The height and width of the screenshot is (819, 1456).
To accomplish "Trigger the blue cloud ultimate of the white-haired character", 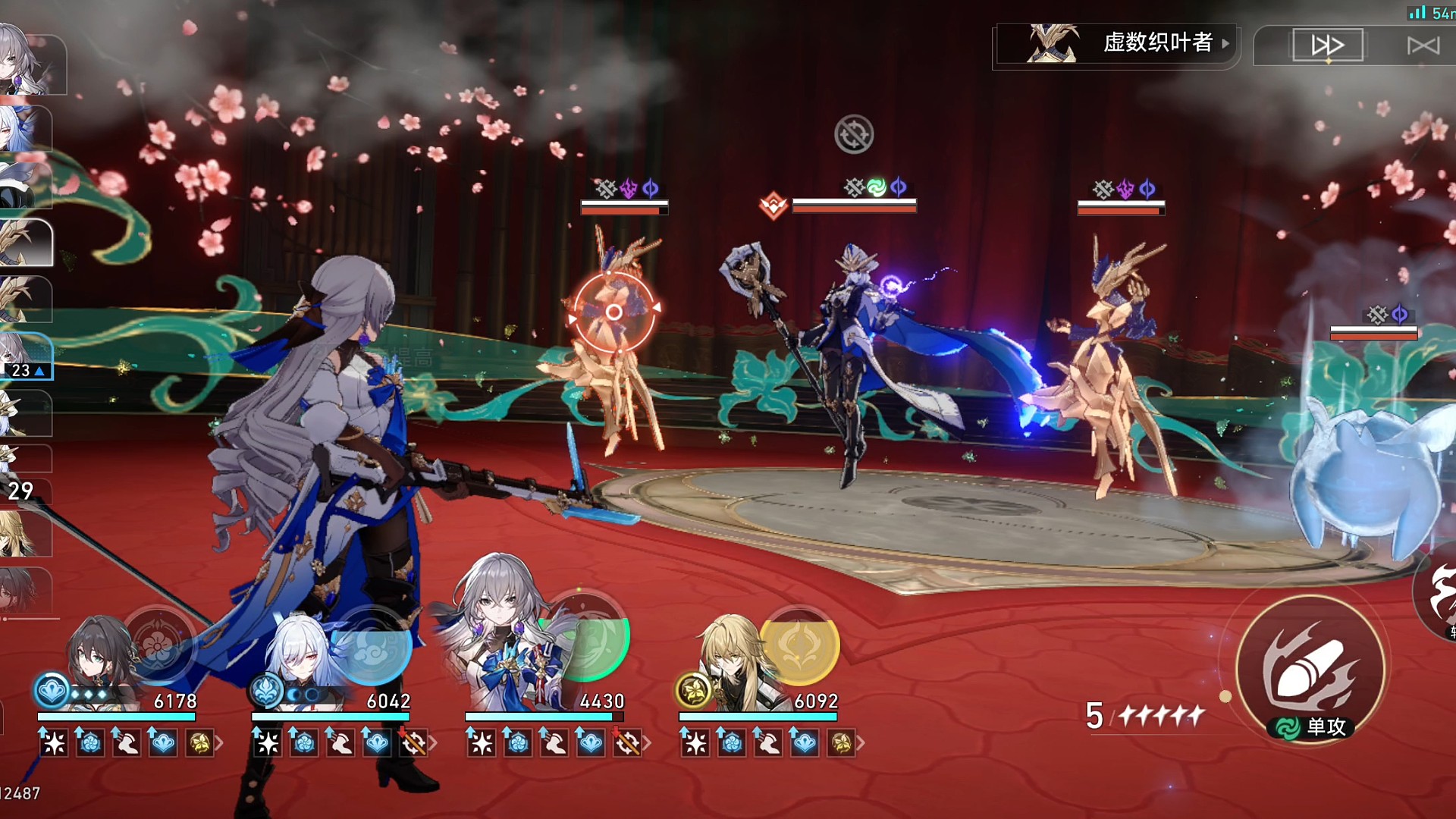I will pos(373,645).
